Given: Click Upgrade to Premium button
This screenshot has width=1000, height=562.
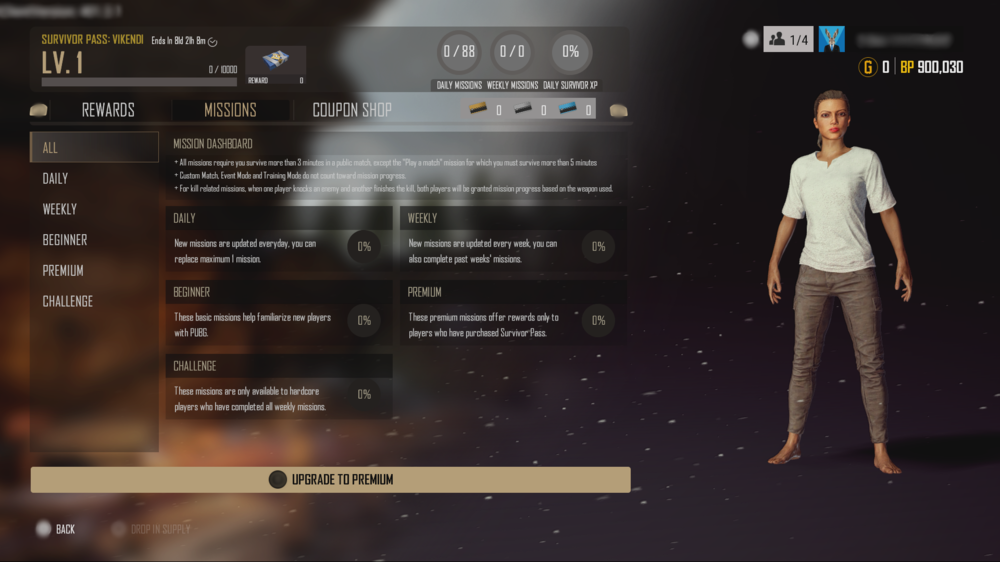Looking at the screenshot, I should 330,480.
